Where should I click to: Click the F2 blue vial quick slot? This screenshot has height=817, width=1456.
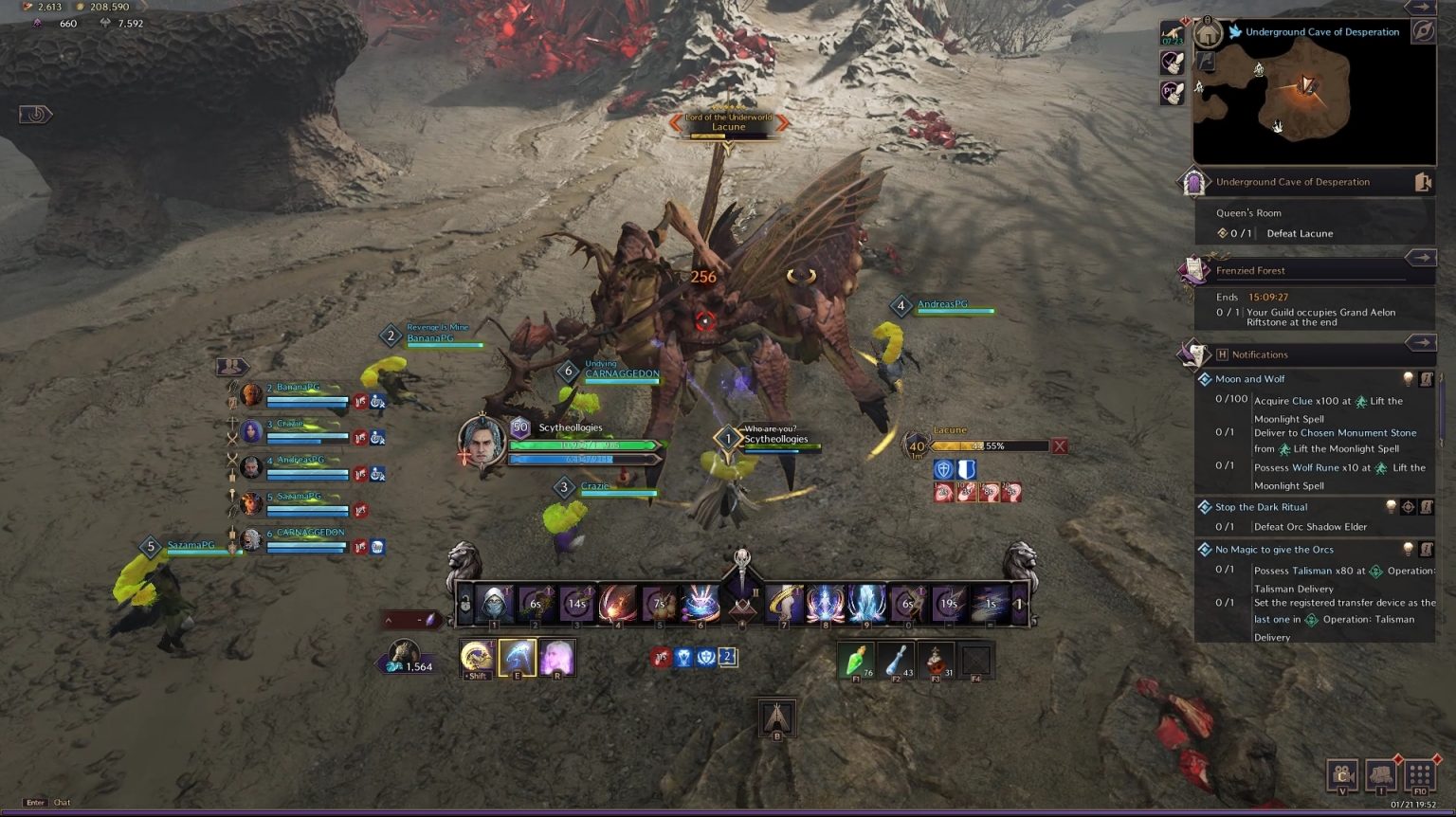coord(897,661)
